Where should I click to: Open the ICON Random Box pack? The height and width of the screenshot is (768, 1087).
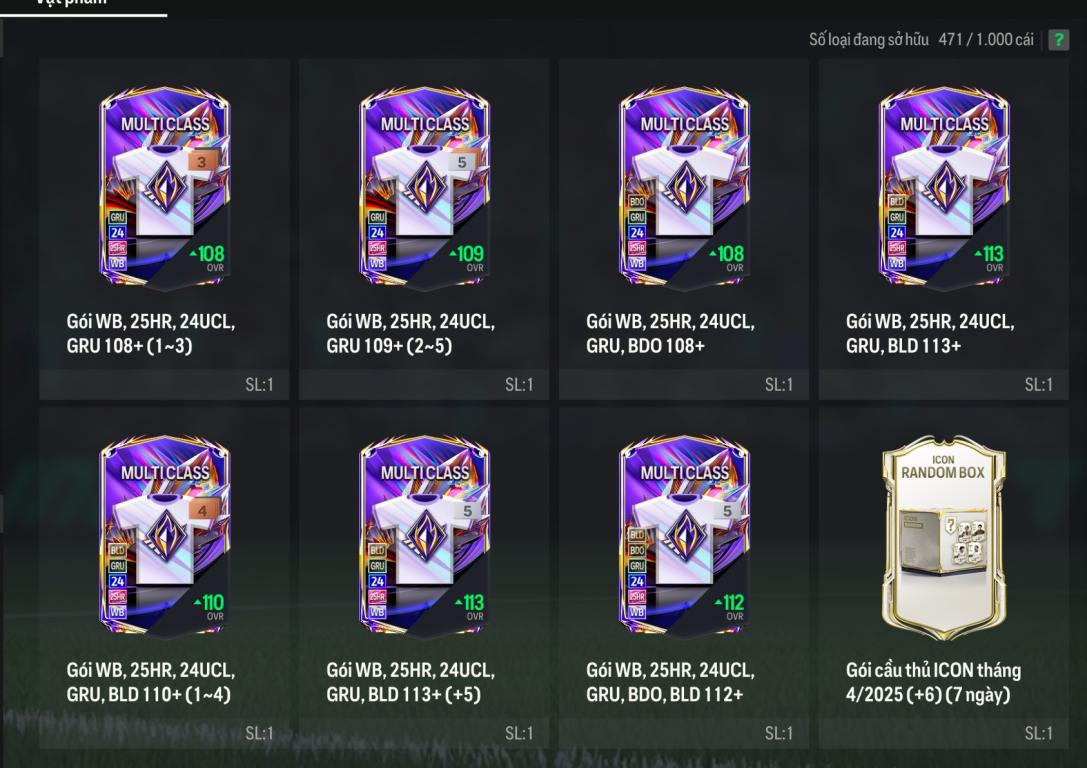tap(944, 535)
